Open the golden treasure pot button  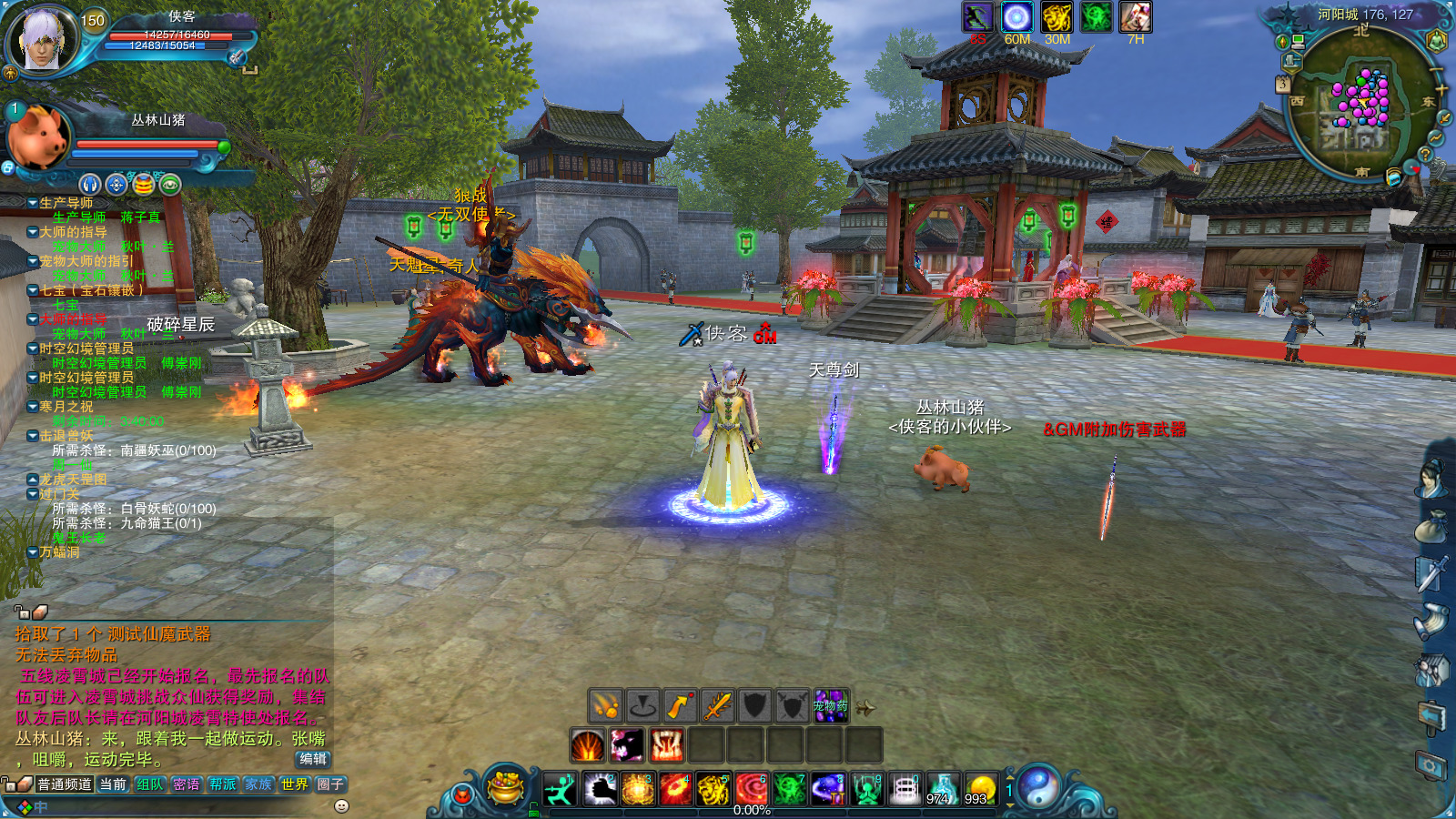[506, 788]
